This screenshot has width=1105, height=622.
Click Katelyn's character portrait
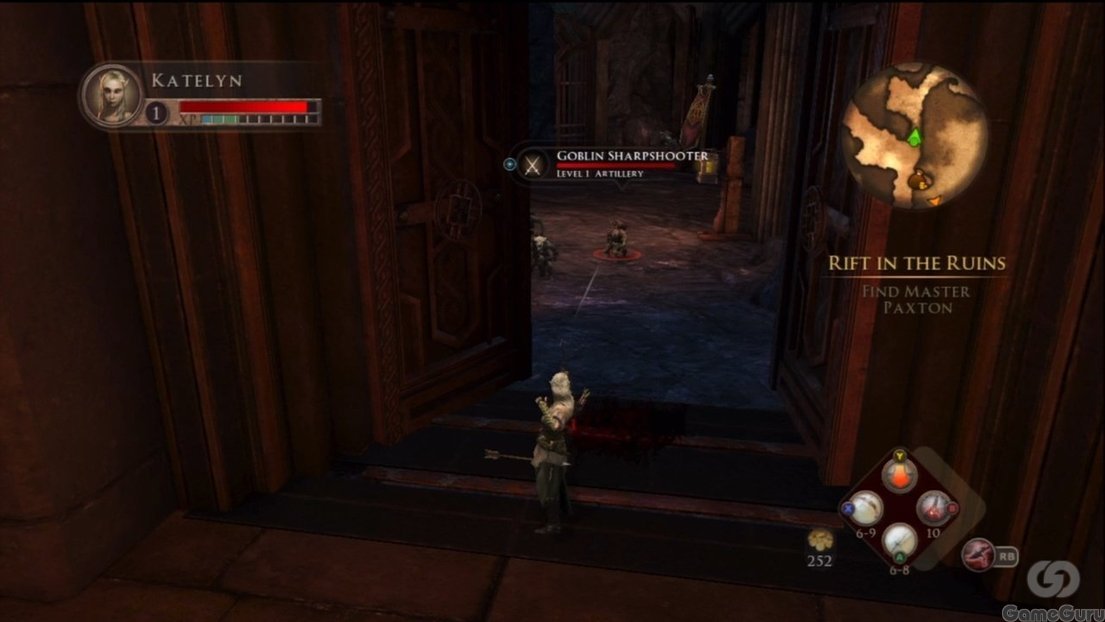point(112,95)
